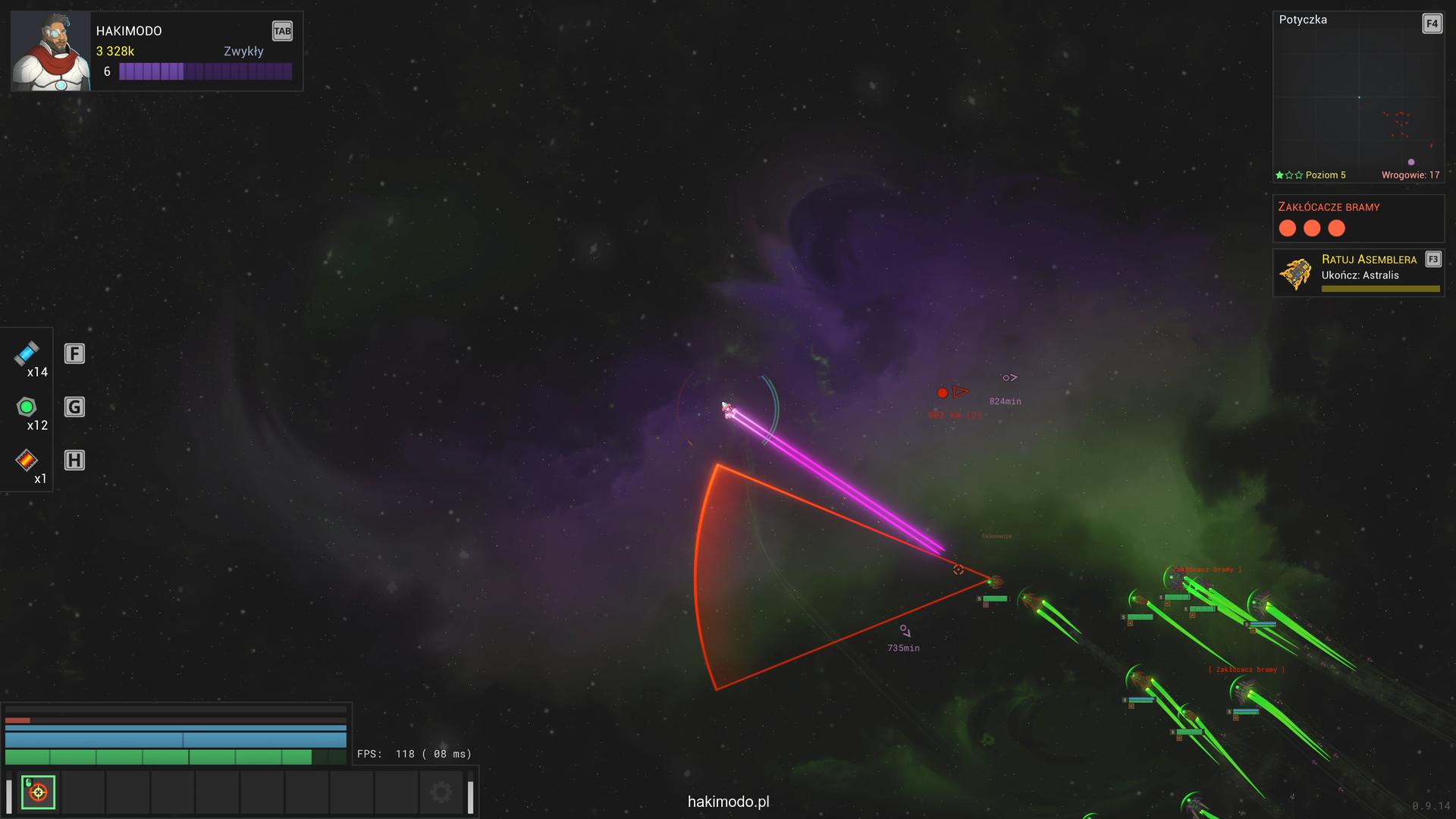This screenshot has height=819, width=1456.
Task: Activate the green hexagon consumable
Action: point(27,407)
